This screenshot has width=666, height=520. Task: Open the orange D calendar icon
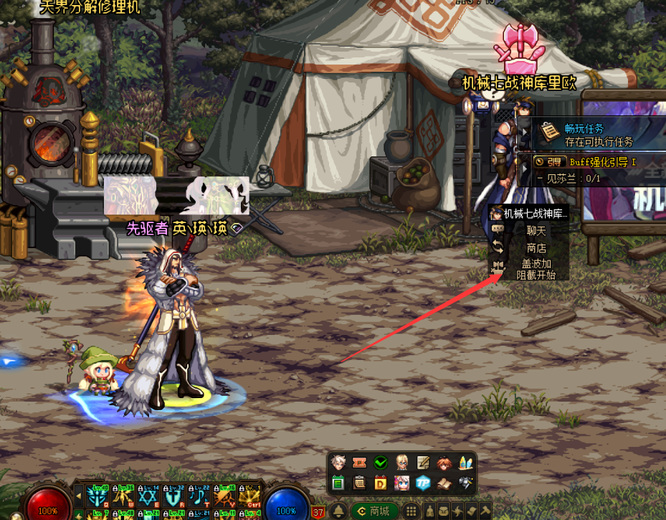coord(381,484)
